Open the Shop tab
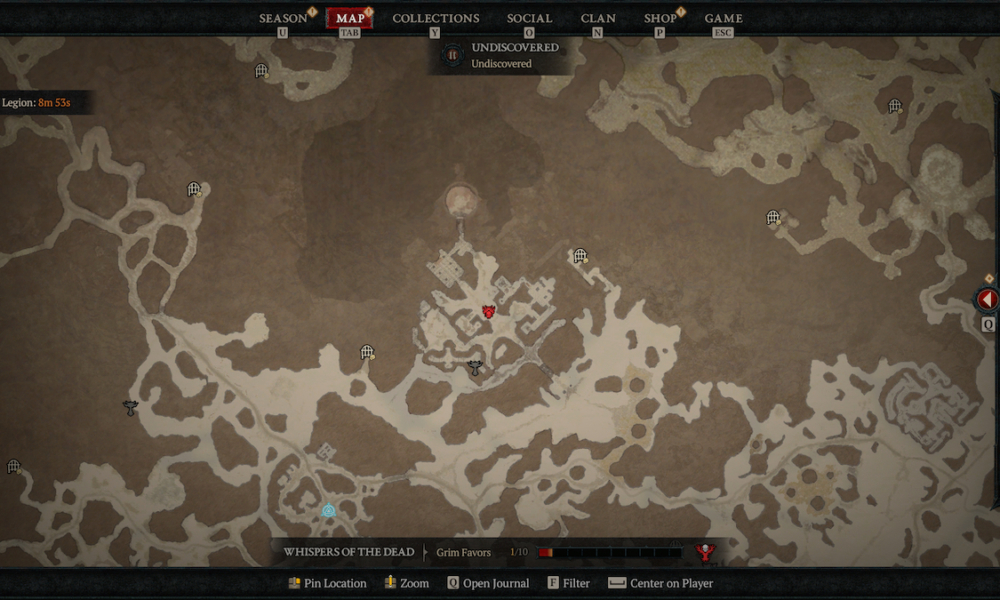1000x600 pixels. (x=660, y=18)
